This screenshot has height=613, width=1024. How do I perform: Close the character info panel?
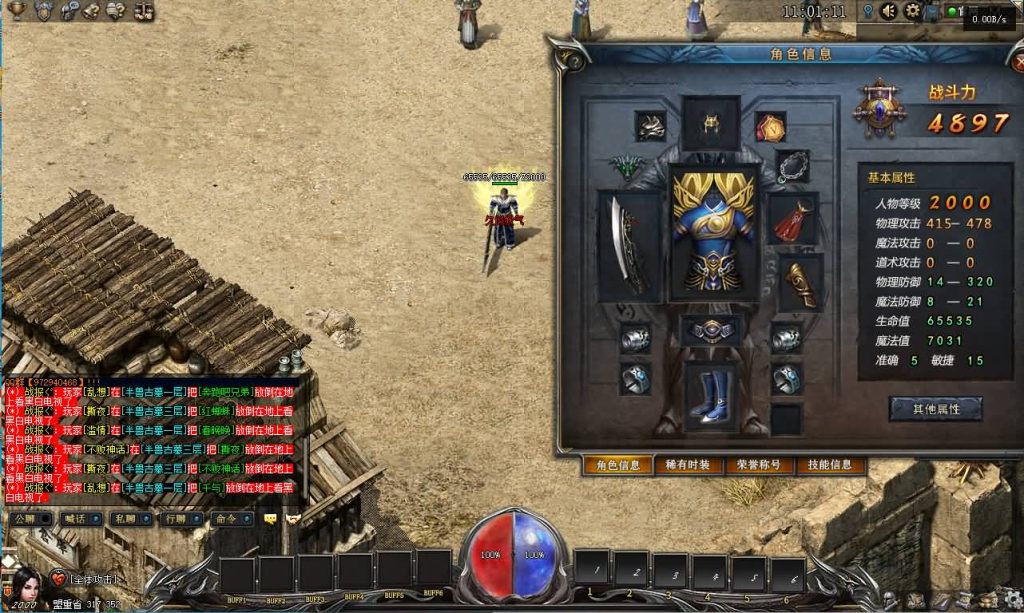click(x=1018, y=62)
